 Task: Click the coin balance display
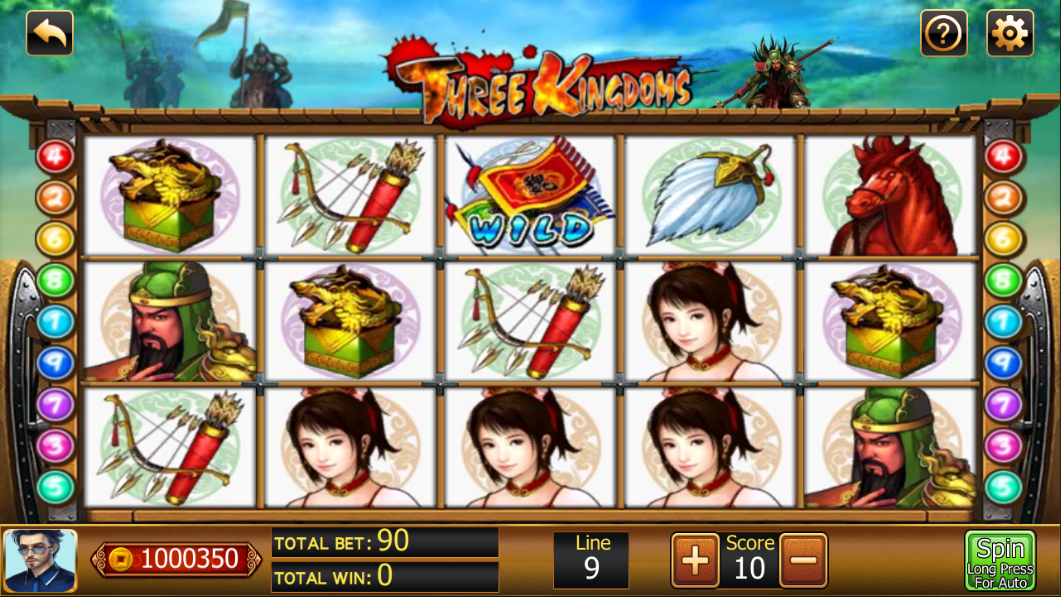[177, 559]
